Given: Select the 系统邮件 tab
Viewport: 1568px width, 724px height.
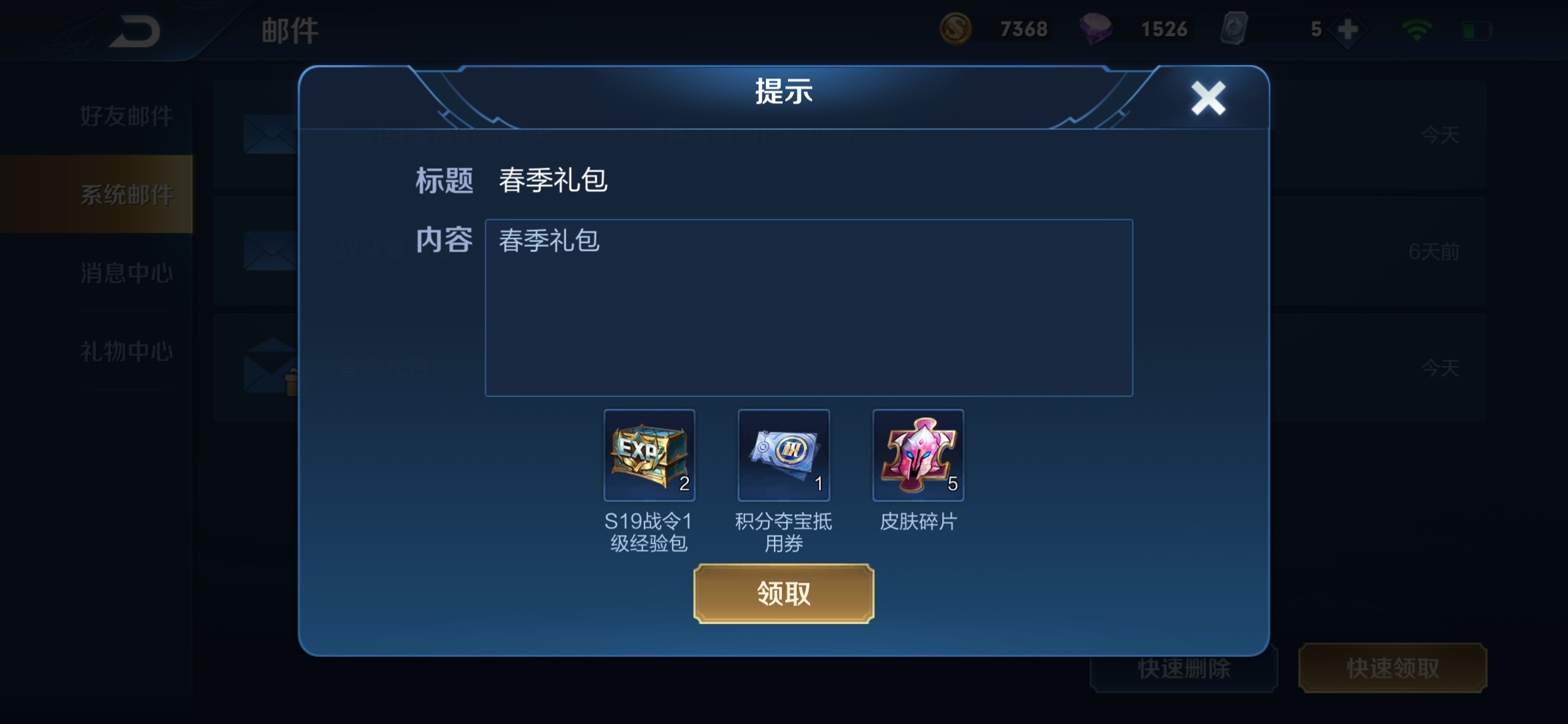Looking at the screenshot, I should click(x=126, y=193).
